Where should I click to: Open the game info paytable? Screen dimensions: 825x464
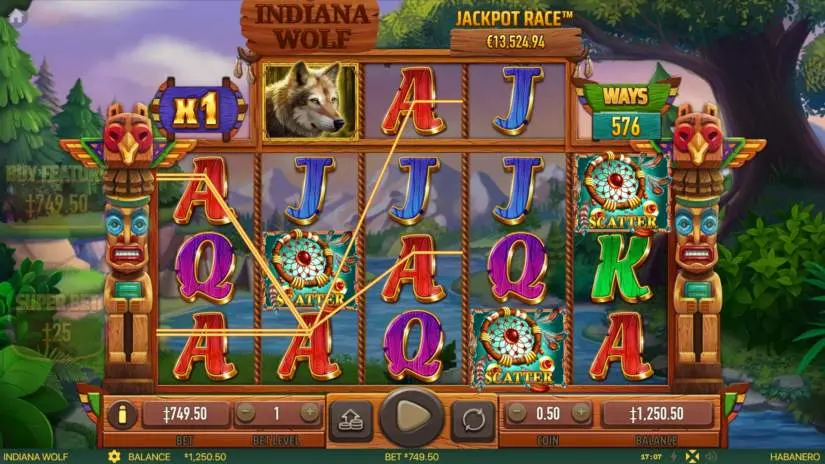(x=119, y=413)
